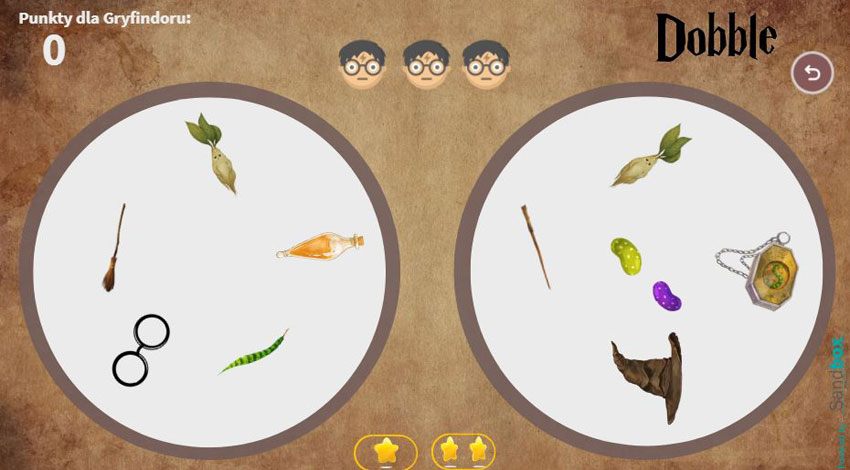The height and width of the screenshot is (470, 850).
Task: Choose the green striped feather symbol
Action: pos(254,353)
